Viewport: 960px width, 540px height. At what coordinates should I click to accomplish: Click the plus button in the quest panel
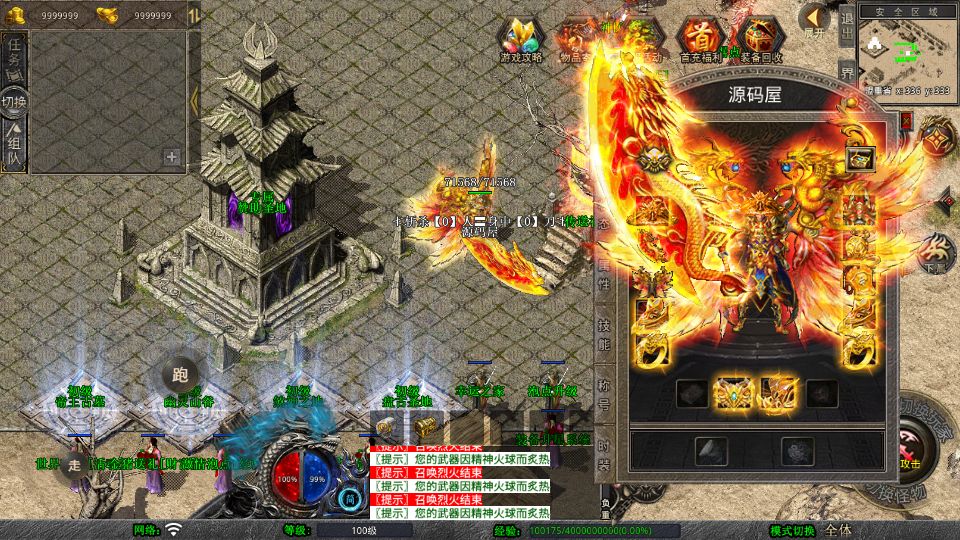coord(172,156)
